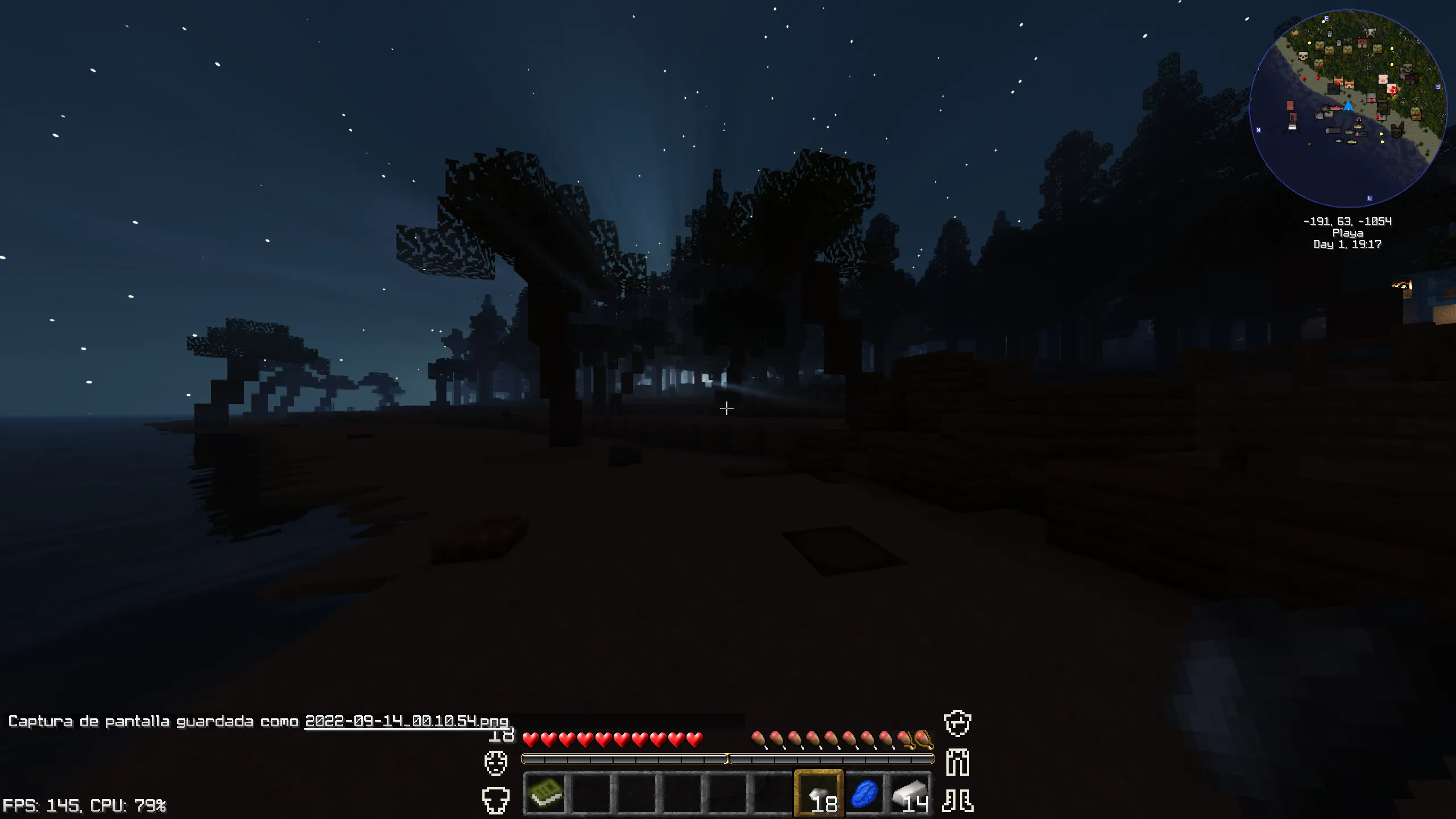Click the pig face marker on the minimap

coord(1382,79)
